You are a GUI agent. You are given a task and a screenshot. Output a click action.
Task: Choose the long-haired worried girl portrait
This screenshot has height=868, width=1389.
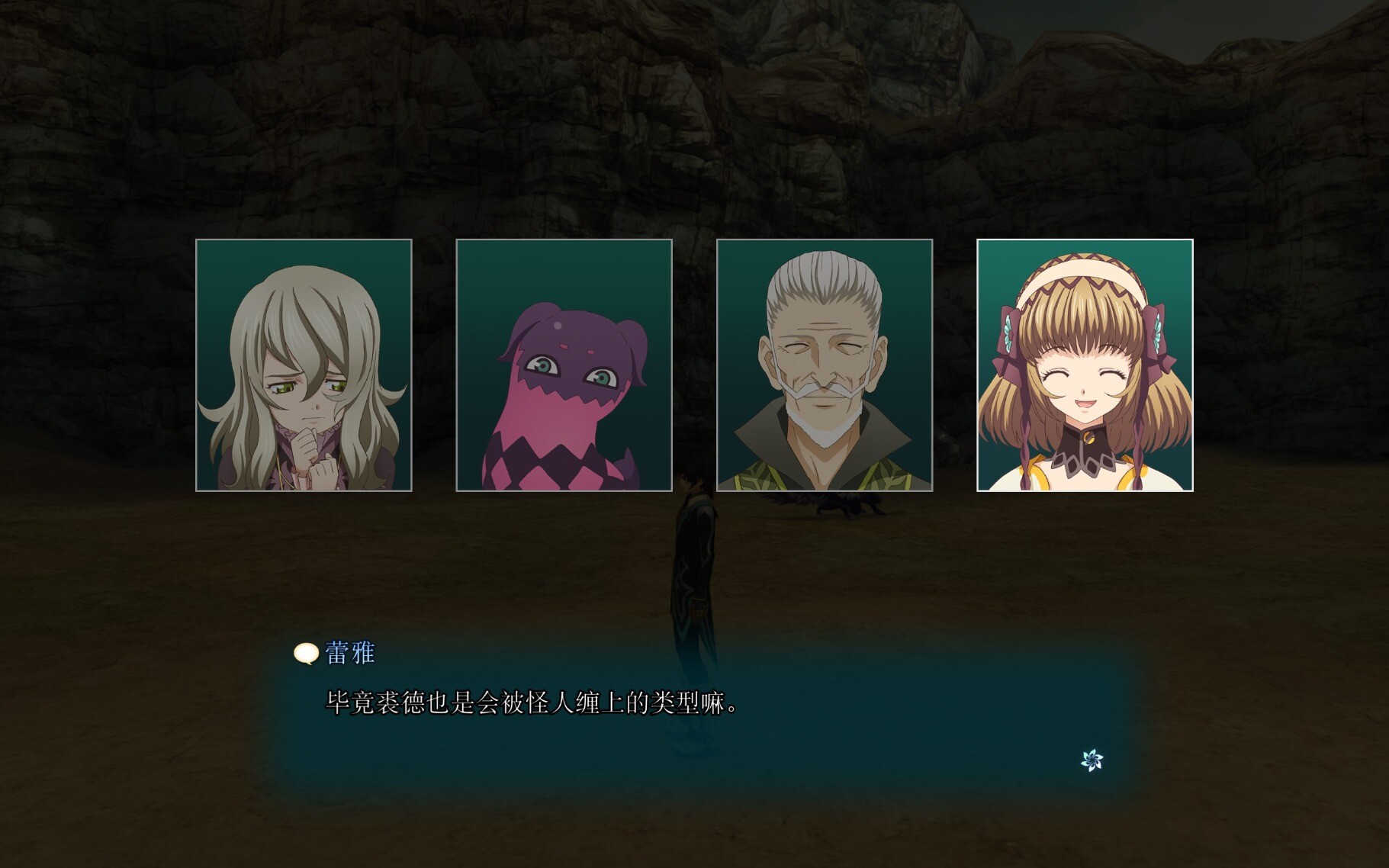(x=304, y=365)
